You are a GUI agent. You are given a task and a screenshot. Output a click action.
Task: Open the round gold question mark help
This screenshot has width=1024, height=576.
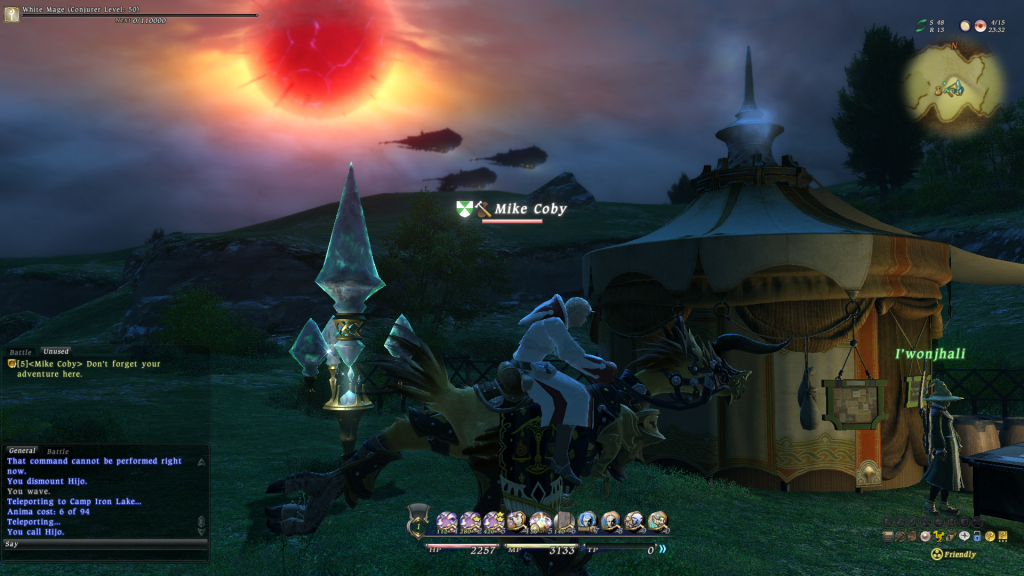click(x=990, y=537)
